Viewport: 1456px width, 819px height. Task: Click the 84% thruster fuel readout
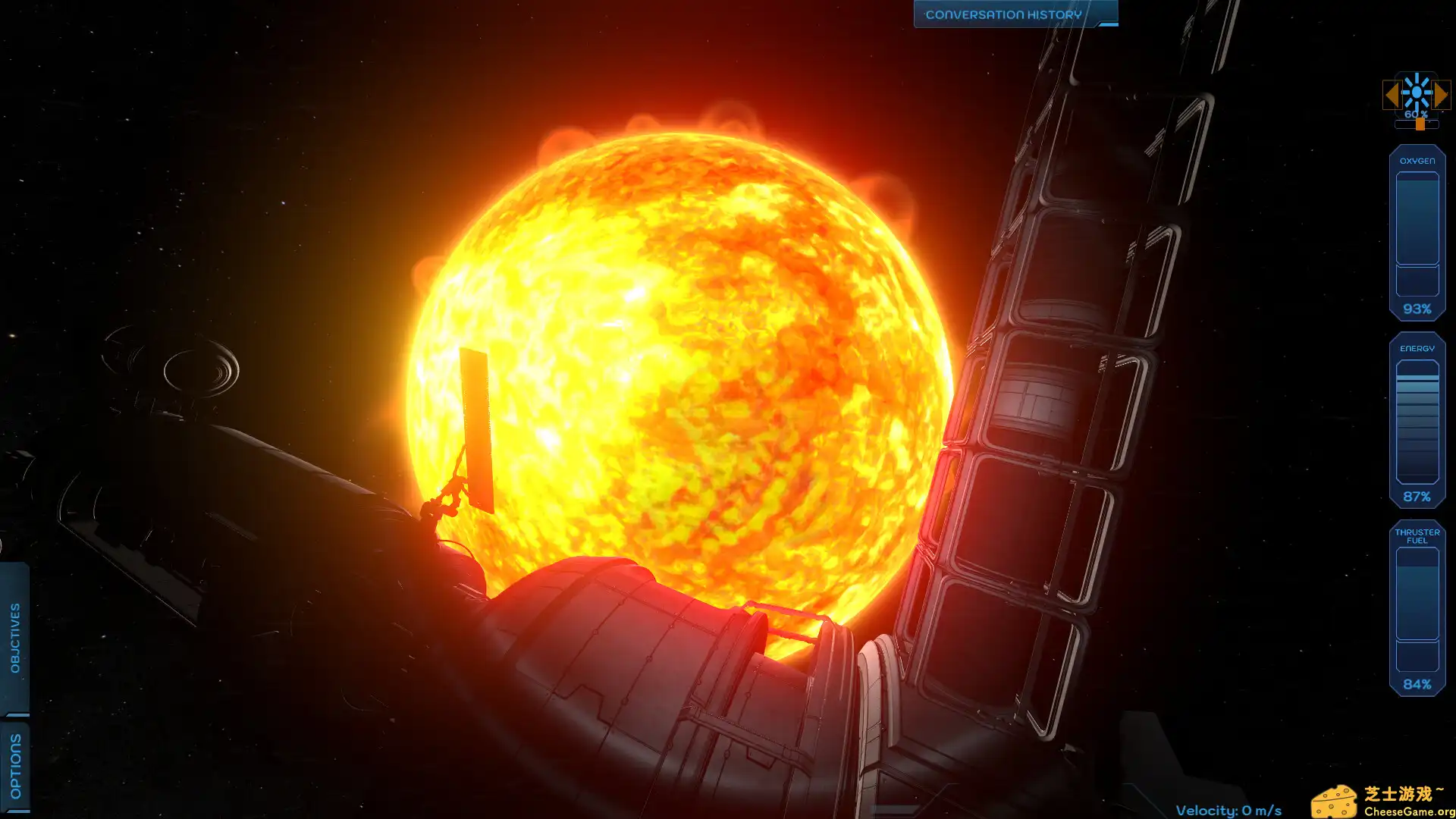(x=1417, y=685)
